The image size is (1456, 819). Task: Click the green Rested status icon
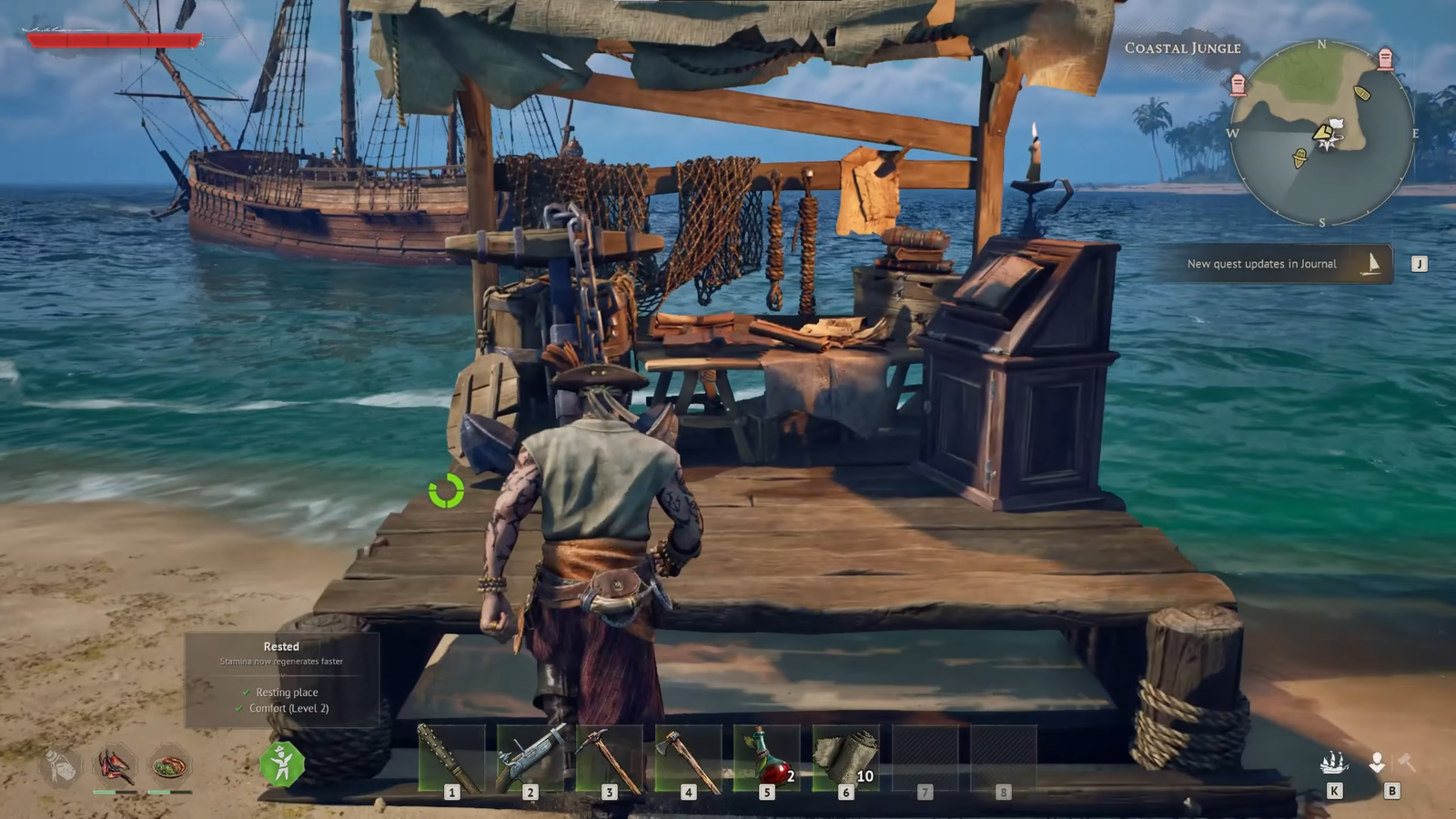(x=282, y=763)
